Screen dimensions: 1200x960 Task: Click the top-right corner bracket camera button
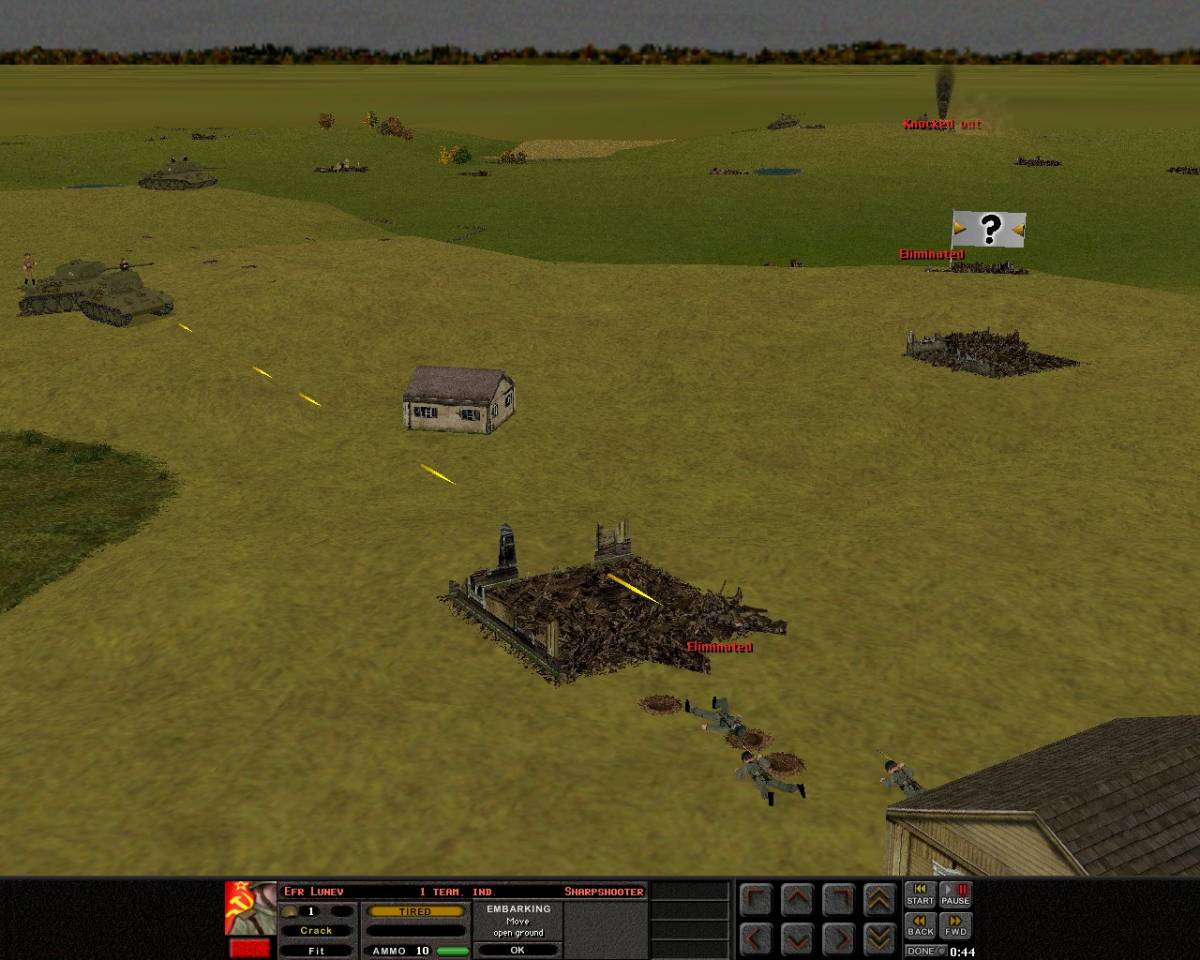(838, 900)
